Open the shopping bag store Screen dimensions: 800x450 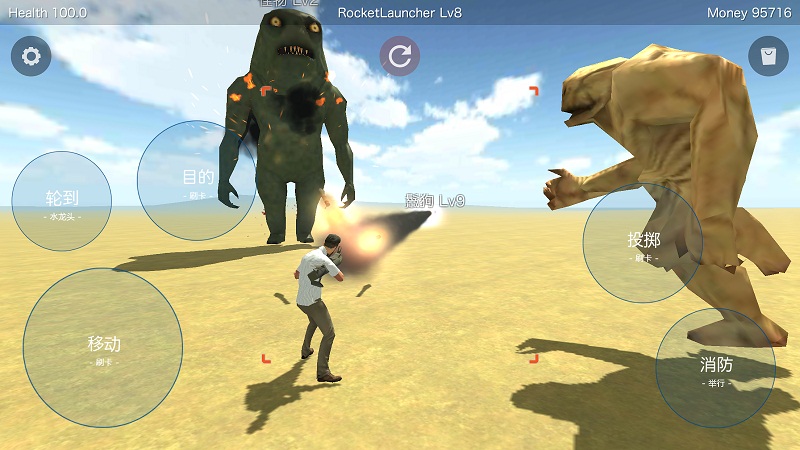pyautogui.click(x=768, y=56)
